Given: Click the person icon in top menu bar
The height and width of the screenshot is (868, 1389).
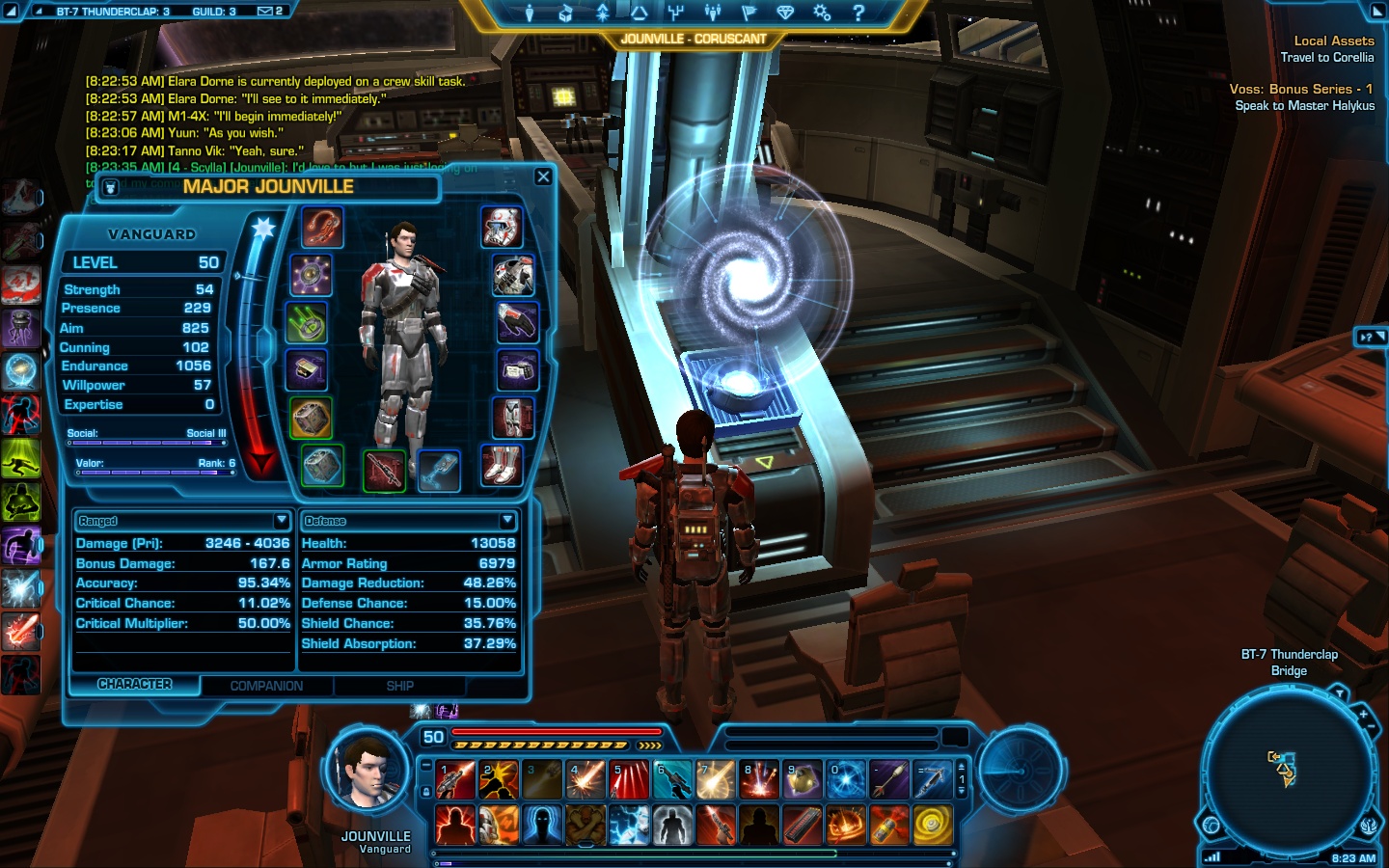Looking at the screenshot, I should point(529,13).
